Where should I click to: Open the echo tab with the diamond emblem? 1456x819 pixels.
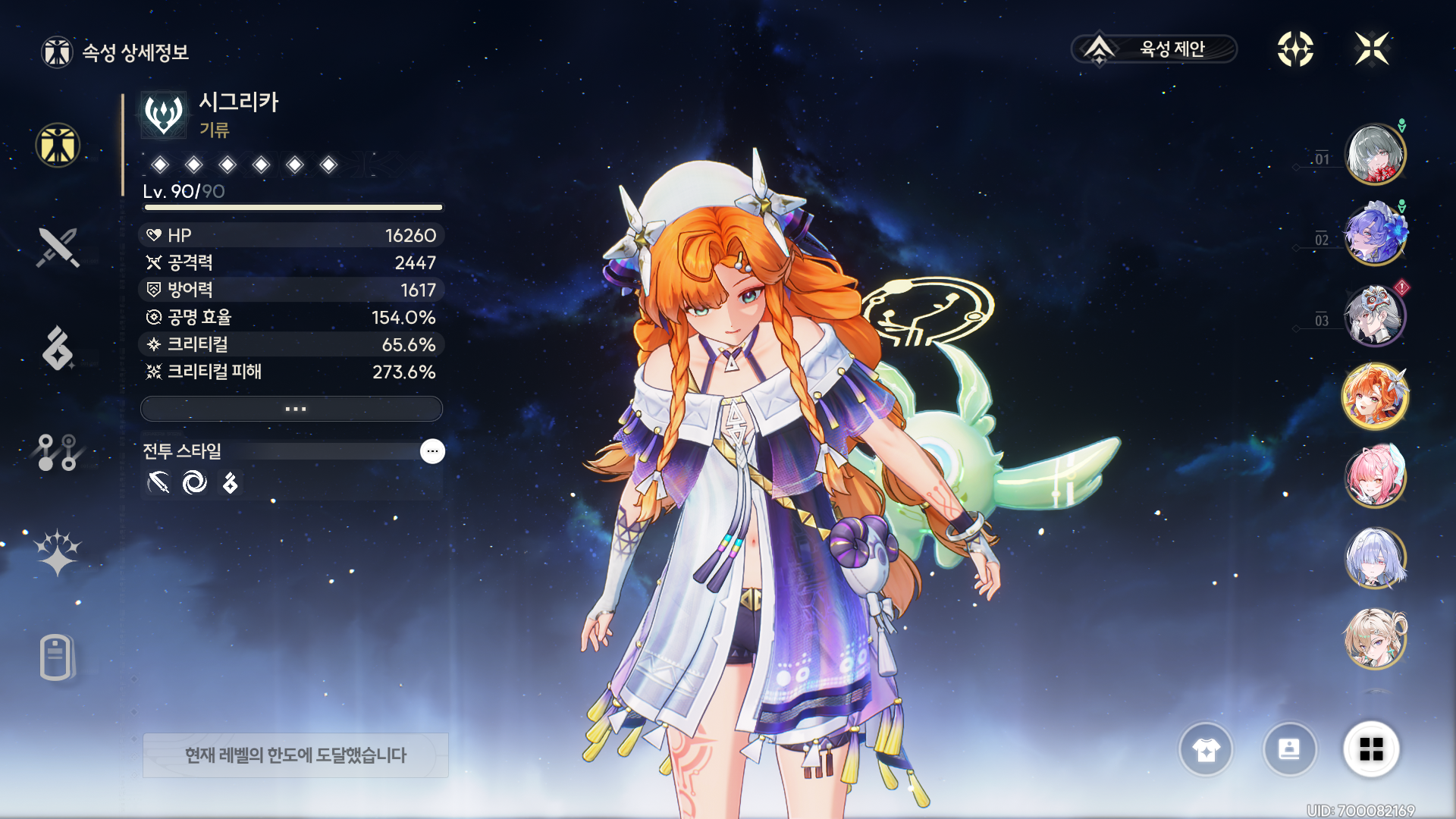58,348
